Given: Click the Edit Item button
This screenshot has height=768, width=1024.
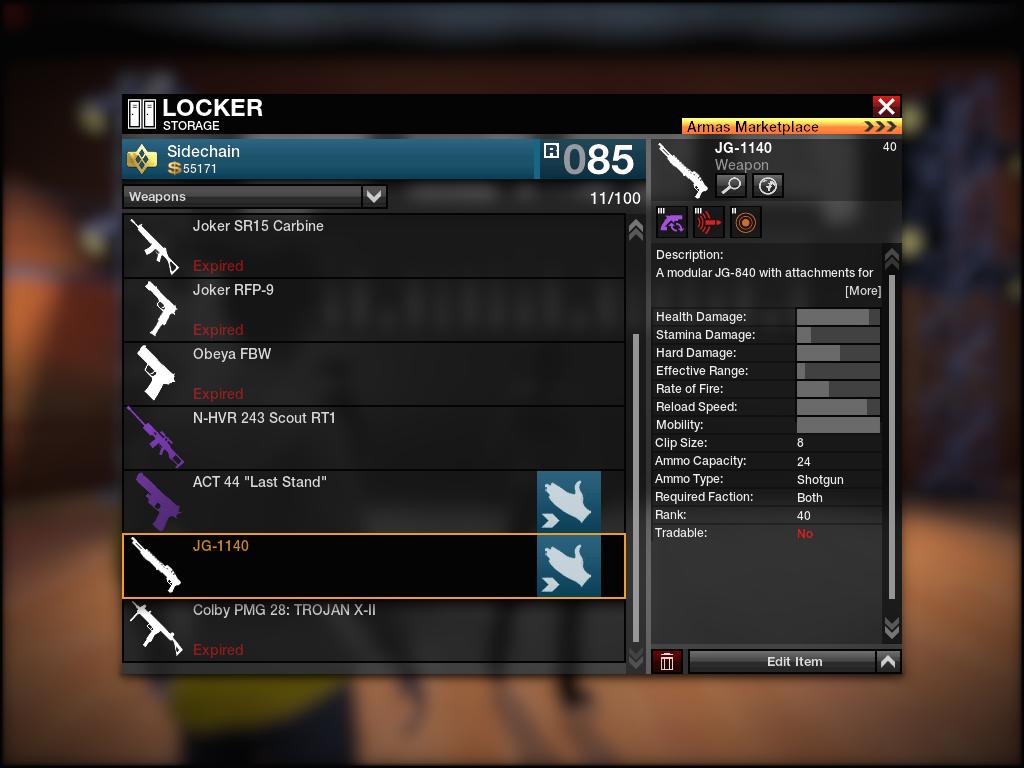Looking at the screenshot, I should tap(782, 661).
